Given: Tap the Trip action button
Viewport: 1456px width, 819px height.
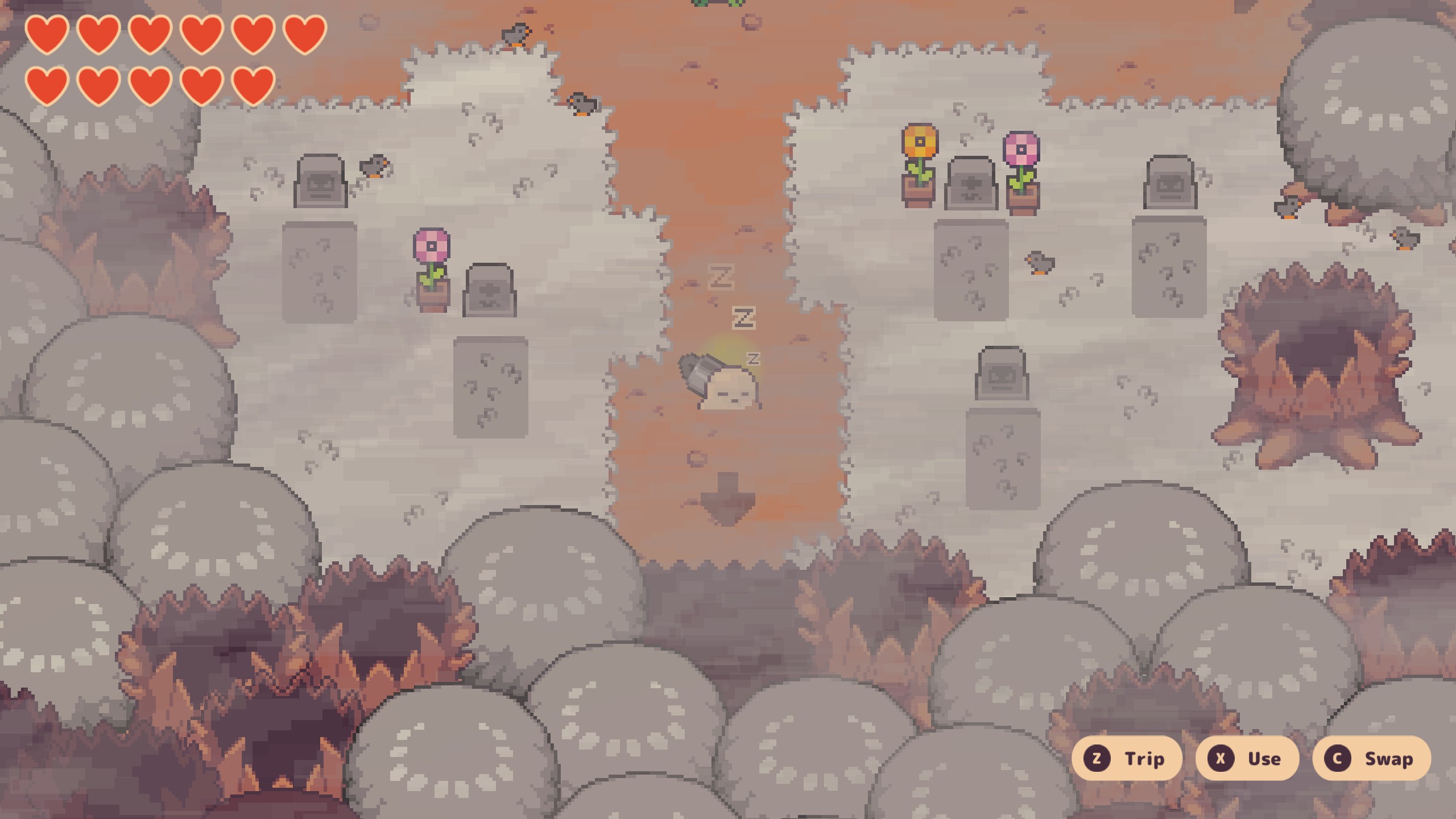Looking at the screenshot, I should [x=1126, y=758].
